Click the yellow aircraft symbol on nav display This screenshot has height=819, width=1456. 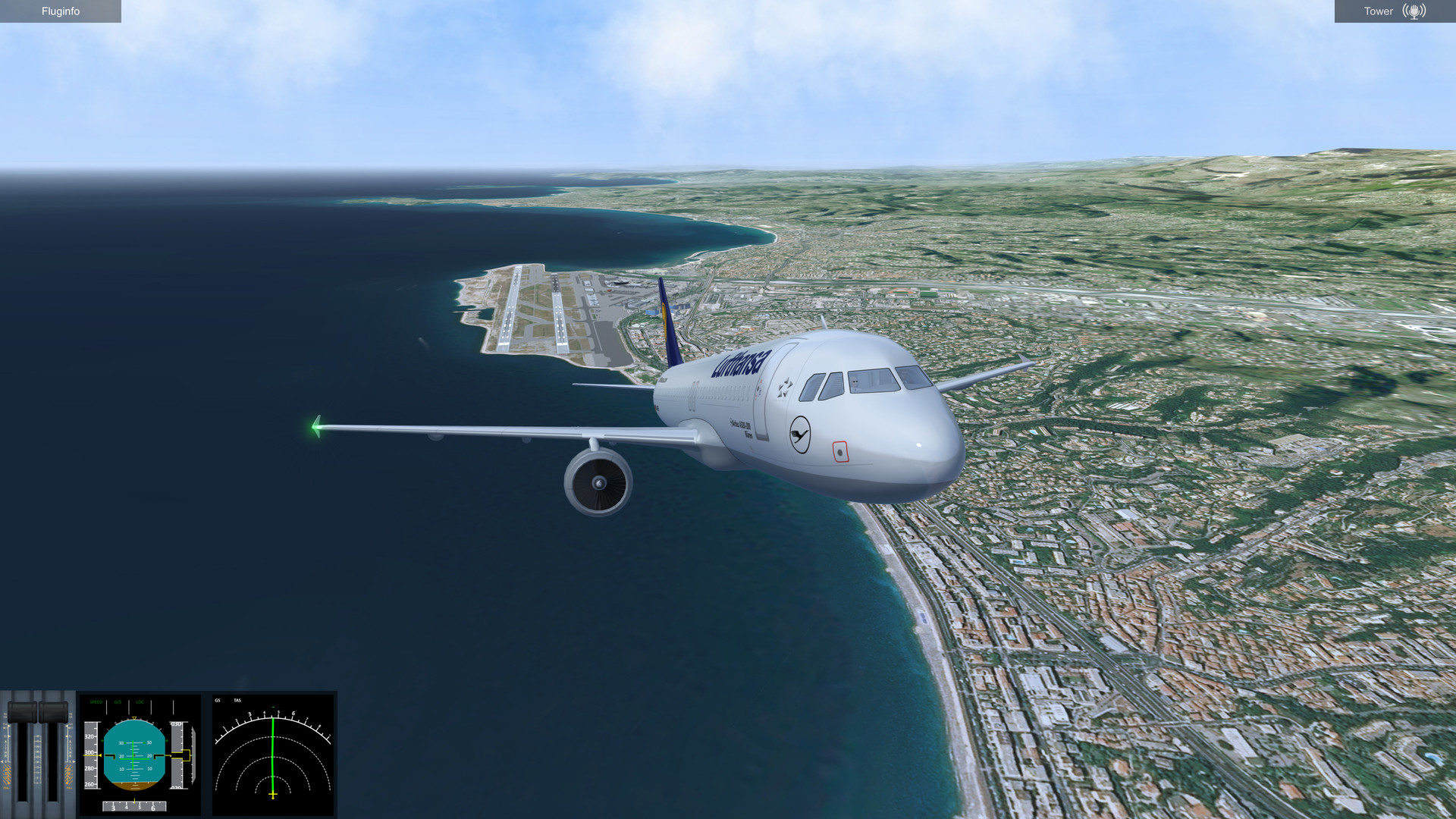pyautogui.click(x=272, y=793)
